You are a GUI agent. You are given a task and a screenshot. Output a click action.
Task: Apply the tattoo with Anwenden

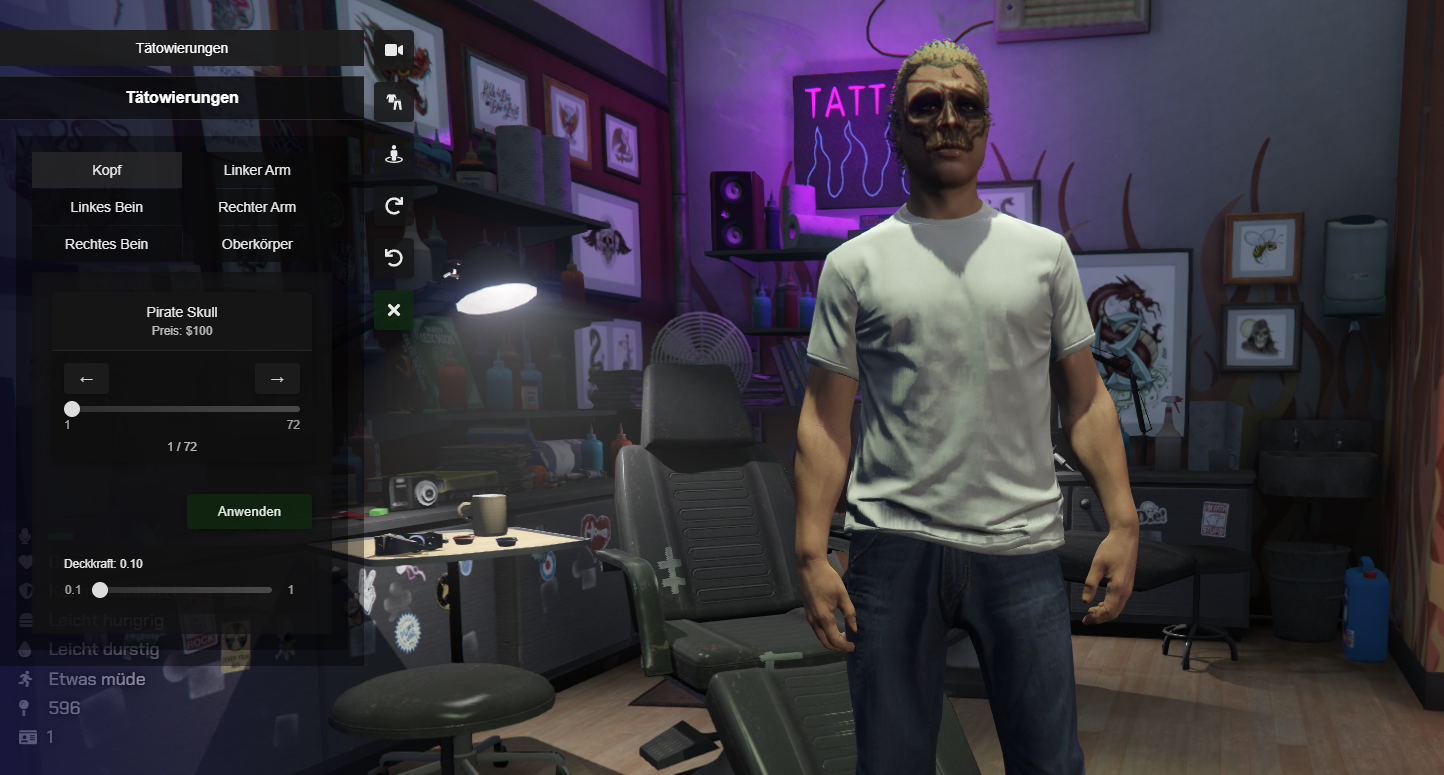click(249, 511)
